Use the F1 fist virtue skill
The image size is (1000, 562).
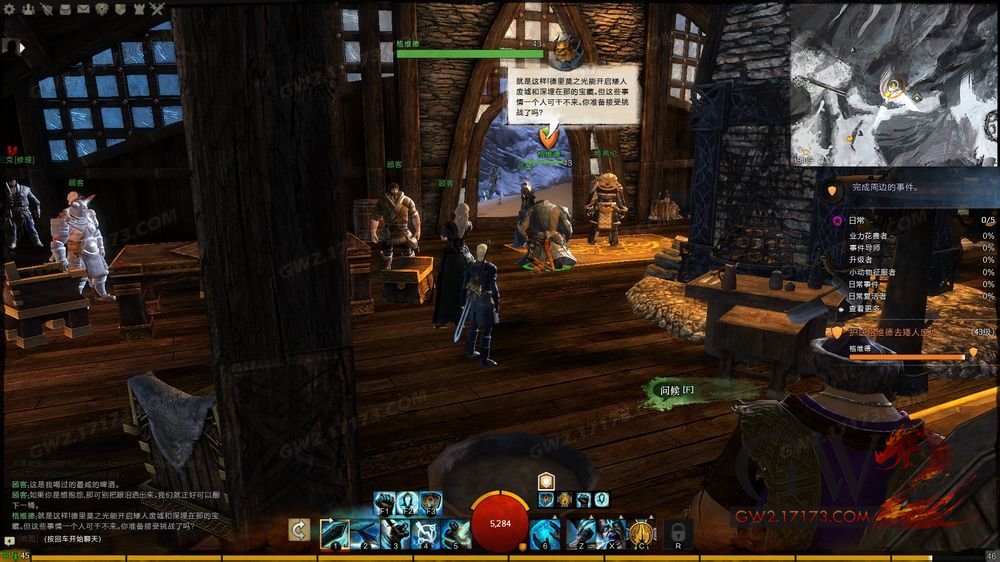(x=384, y=501)
